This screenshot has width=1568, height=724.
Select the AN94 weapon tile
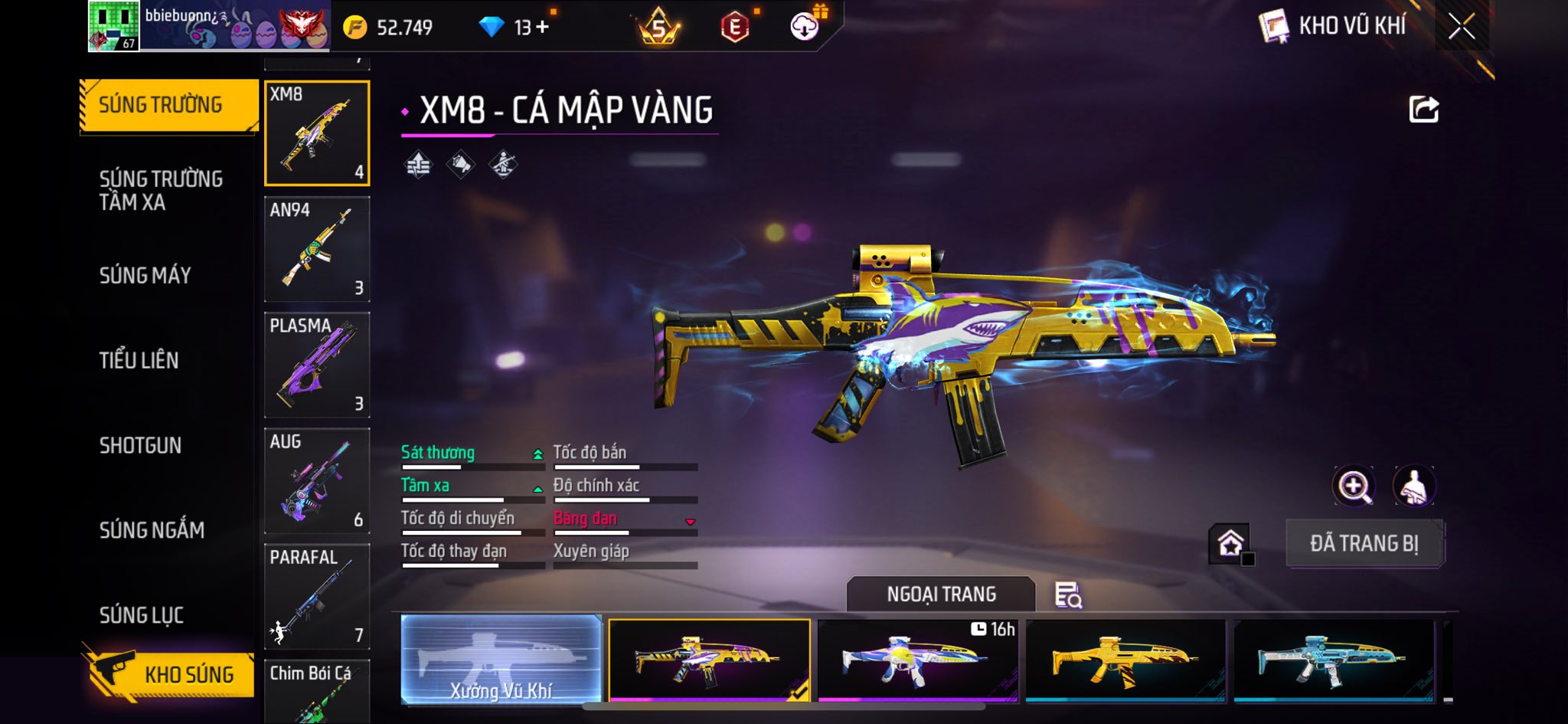pos(317,249)
